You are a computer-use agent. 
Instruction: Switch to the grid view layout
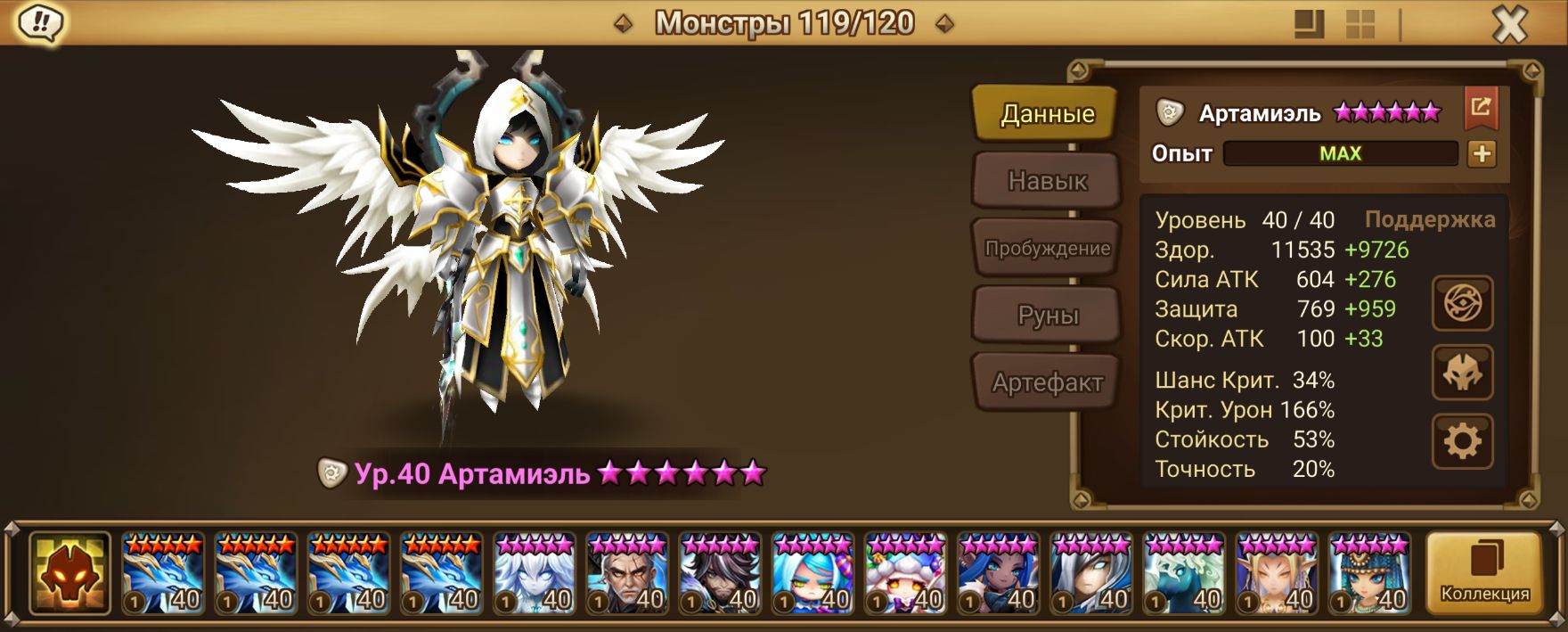(x=1360, y=25)
